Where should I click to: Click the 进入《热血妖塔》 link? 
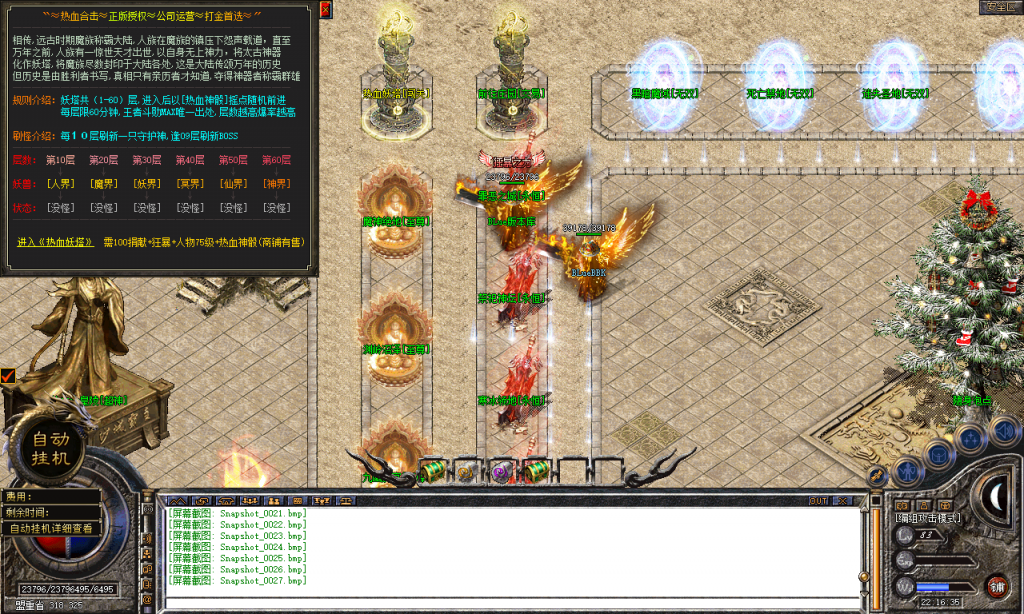[57, 242]
